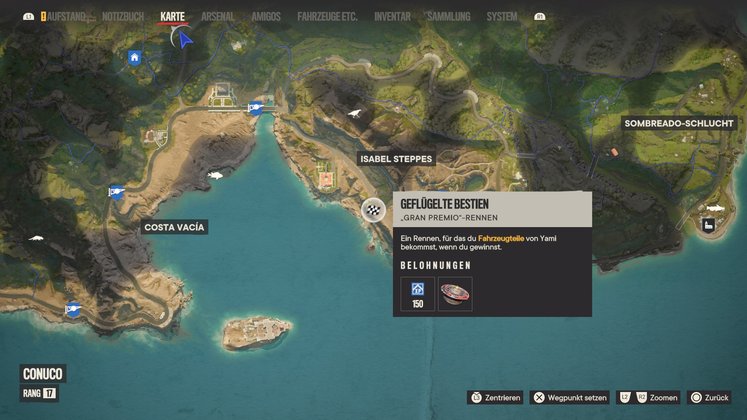
Task: Switch to the Notizbuch tab
Action: pos(123,17)
